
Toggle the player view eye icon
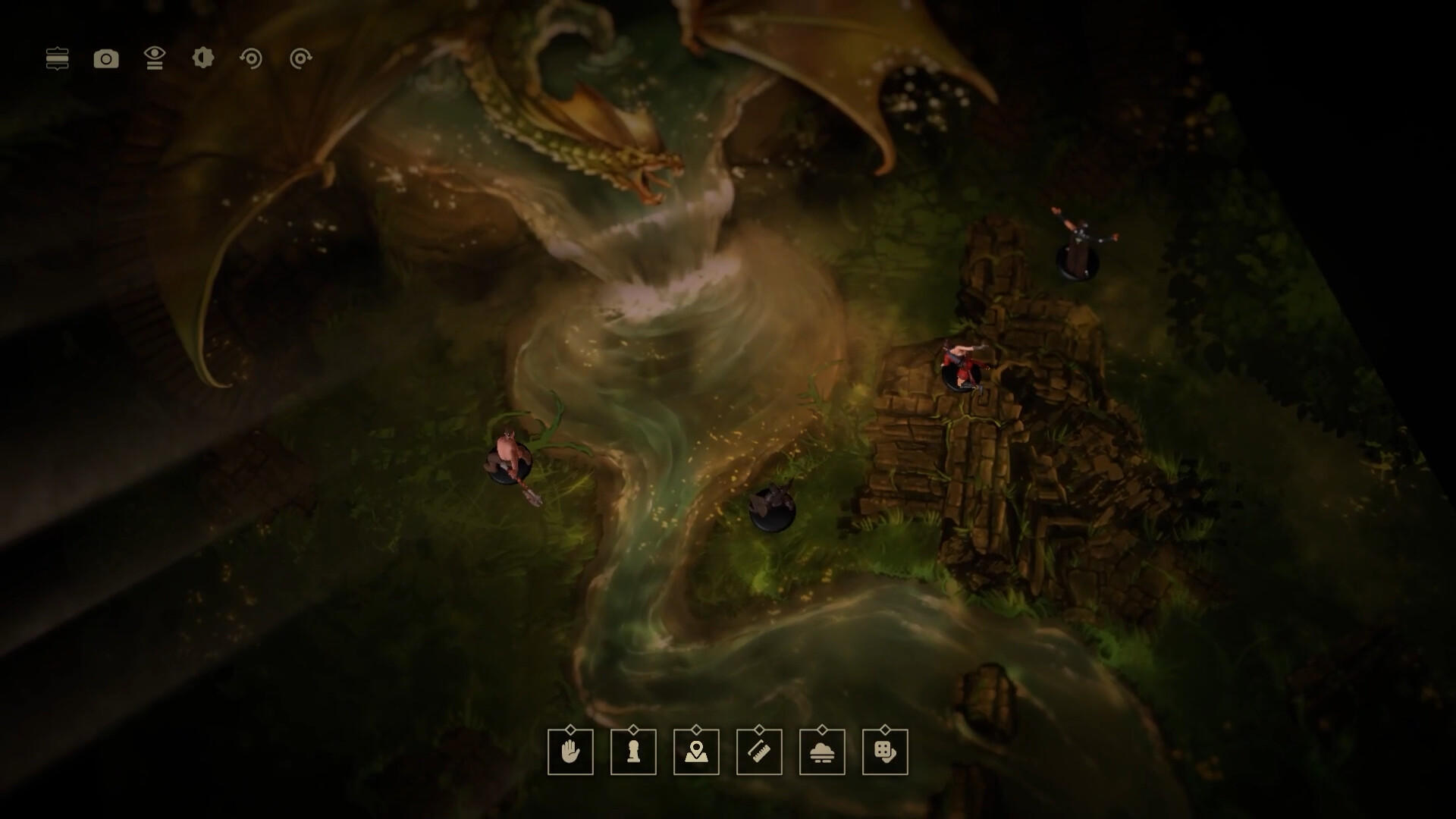155,58
